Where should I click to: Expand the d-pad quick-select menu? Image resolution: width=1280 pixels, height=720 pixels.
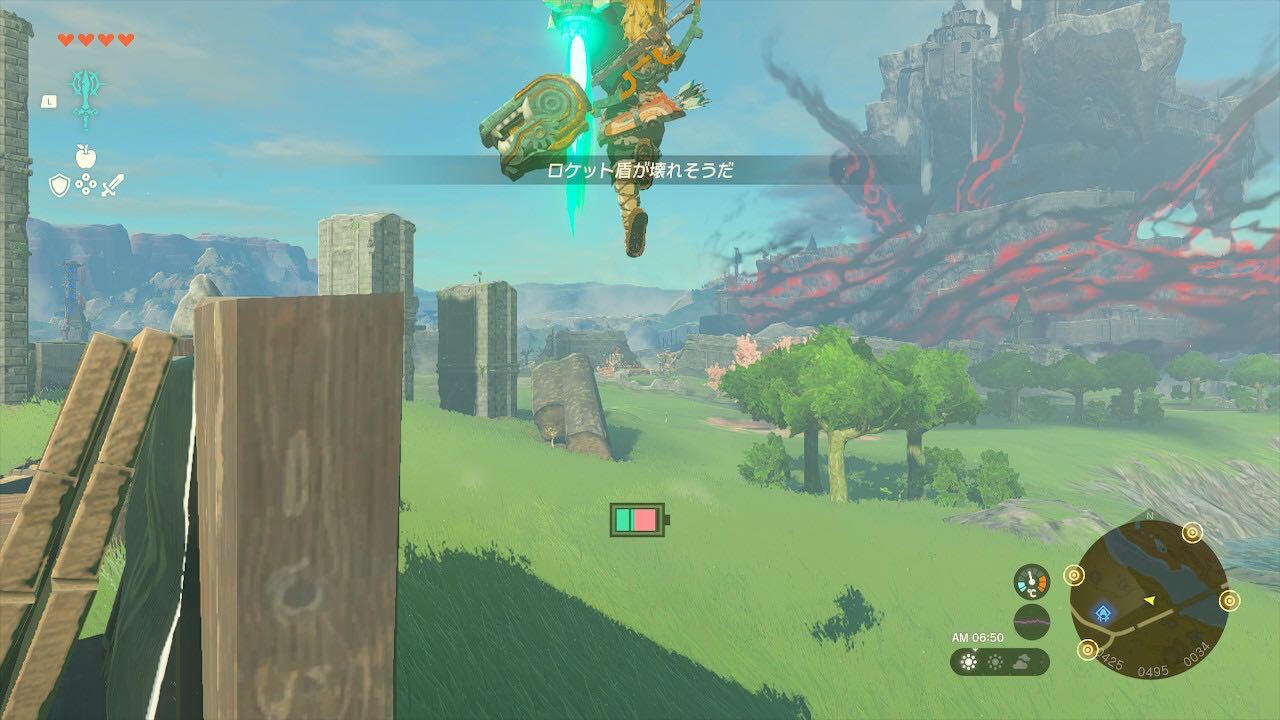[85, 185]
